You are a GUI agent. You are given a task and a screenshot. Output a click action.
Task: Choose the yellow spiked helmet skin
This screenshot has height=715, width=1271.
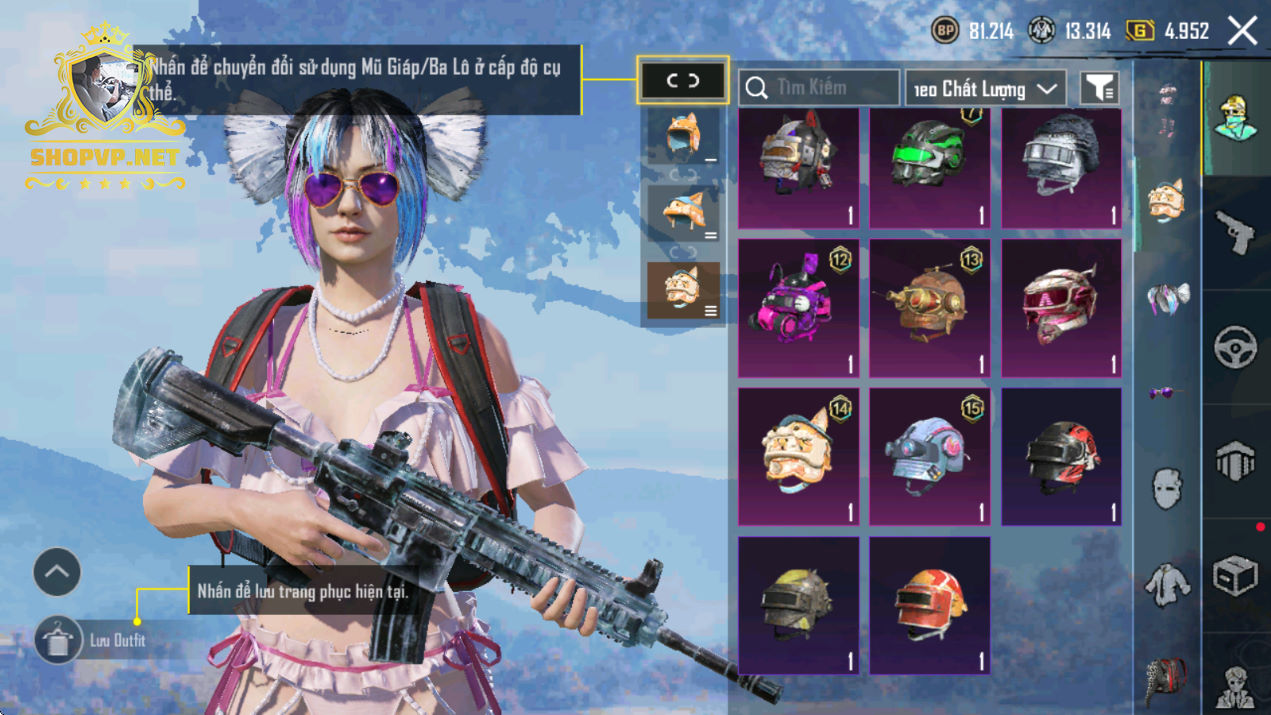coord(798,604)
